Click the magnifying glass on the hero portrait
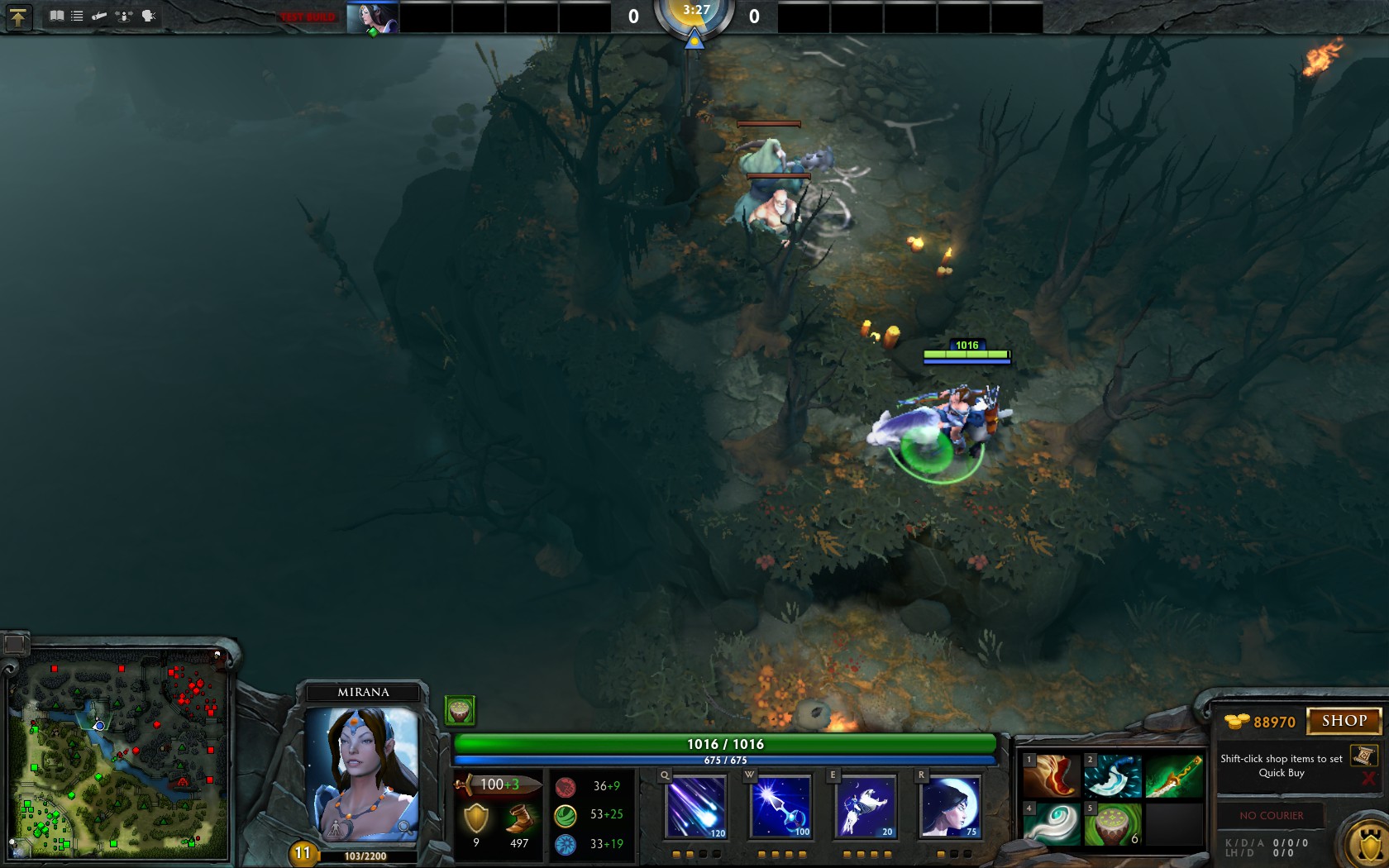 click(404, 827)
